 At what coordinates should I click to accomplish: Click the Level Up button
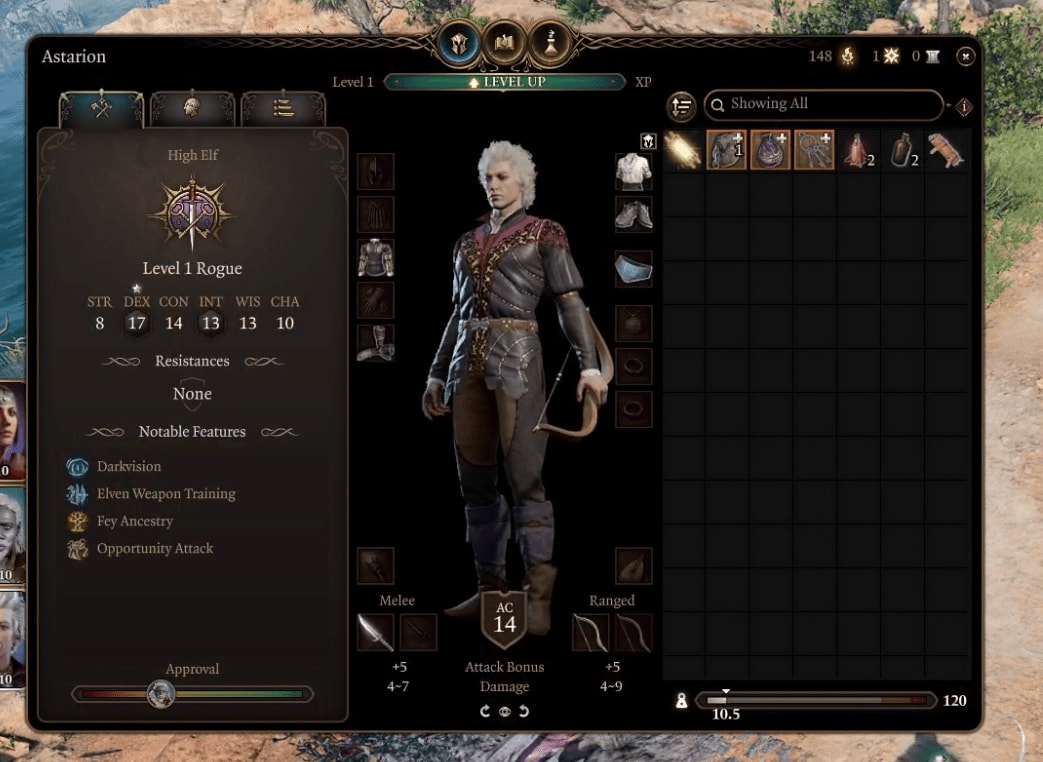tap(506, 82)
